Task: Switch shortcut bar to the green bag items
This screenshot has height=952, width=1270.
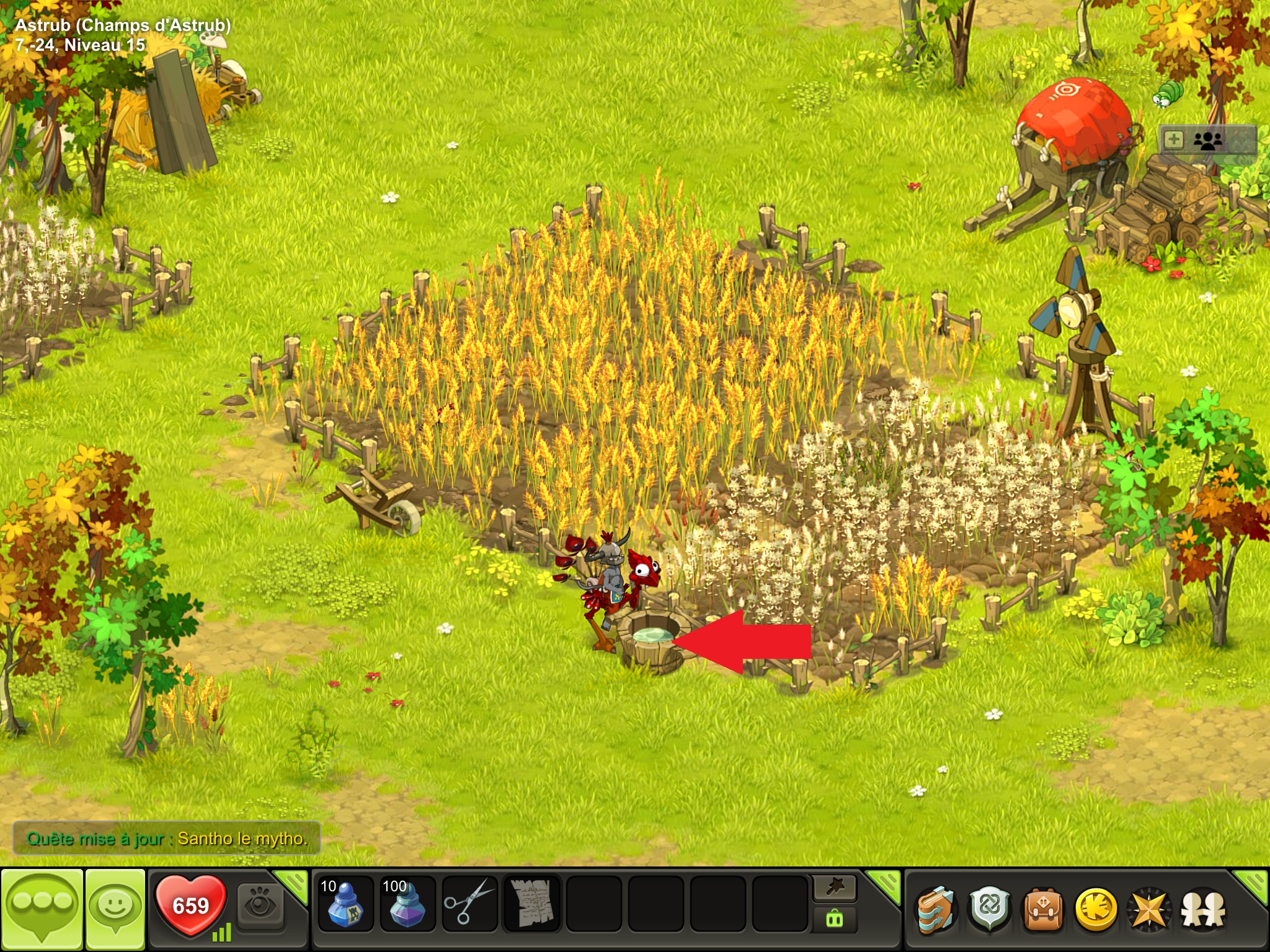Action: pyautogui.click(x=834, y=920)
